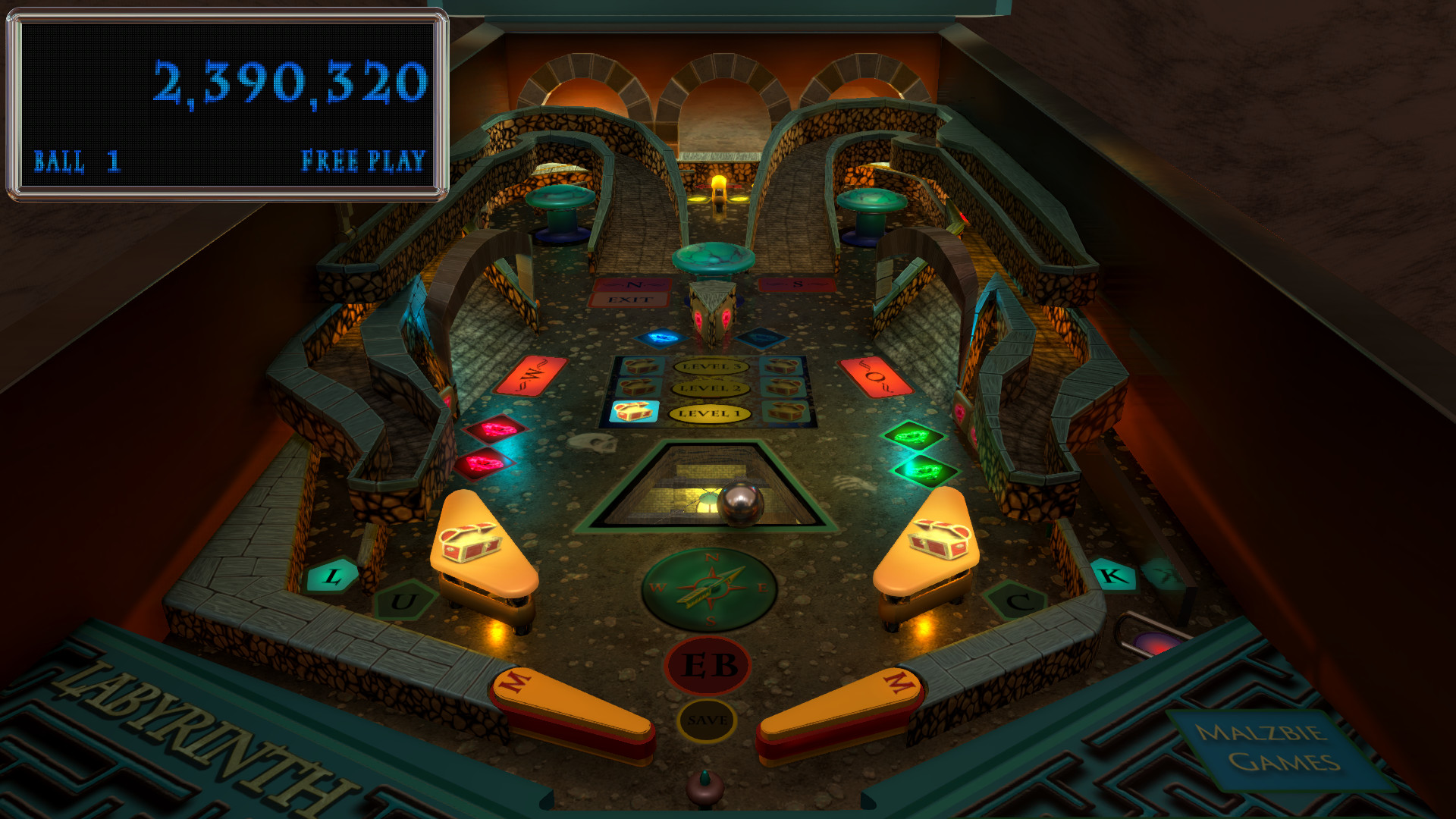Hit the SAVE target below the compass
1456x819 pixels.
point(705,720)
